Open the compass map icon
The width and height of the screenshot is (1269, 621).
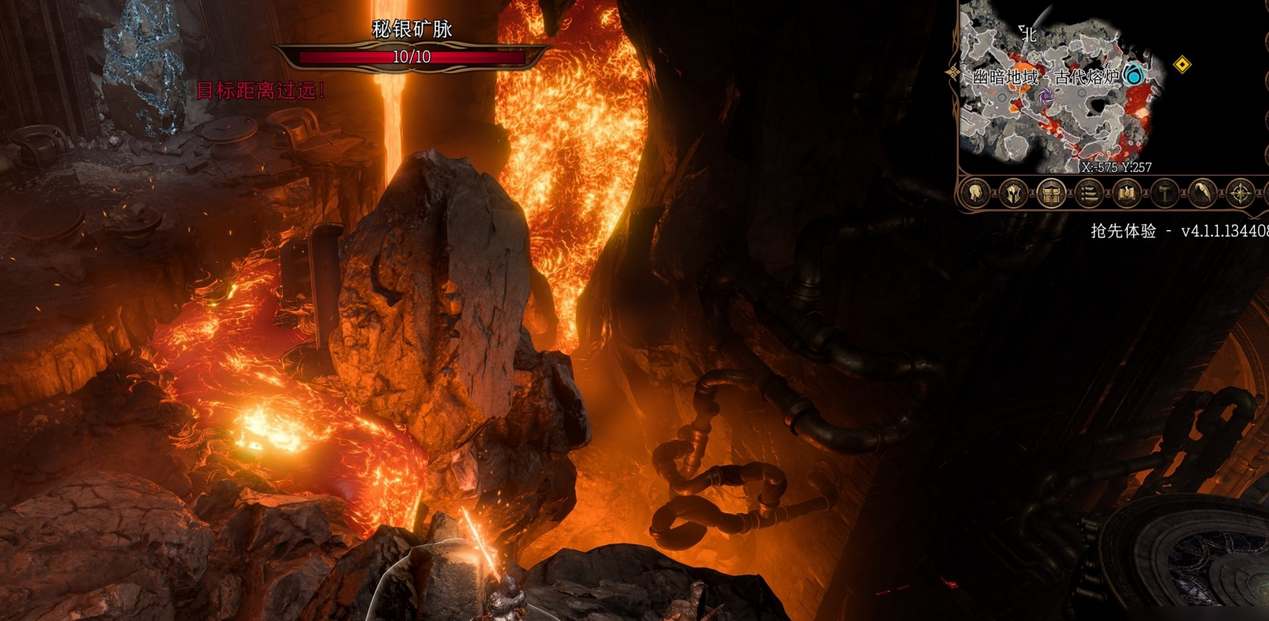(1240, 192)
